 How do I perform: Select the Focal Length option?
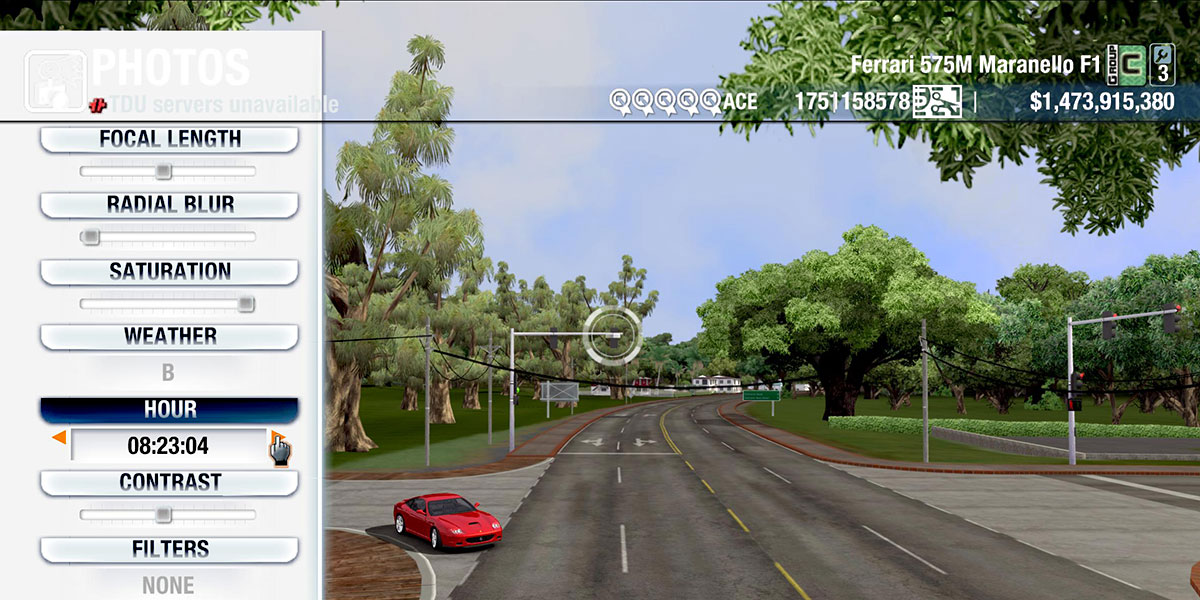[x=169, y=139]
